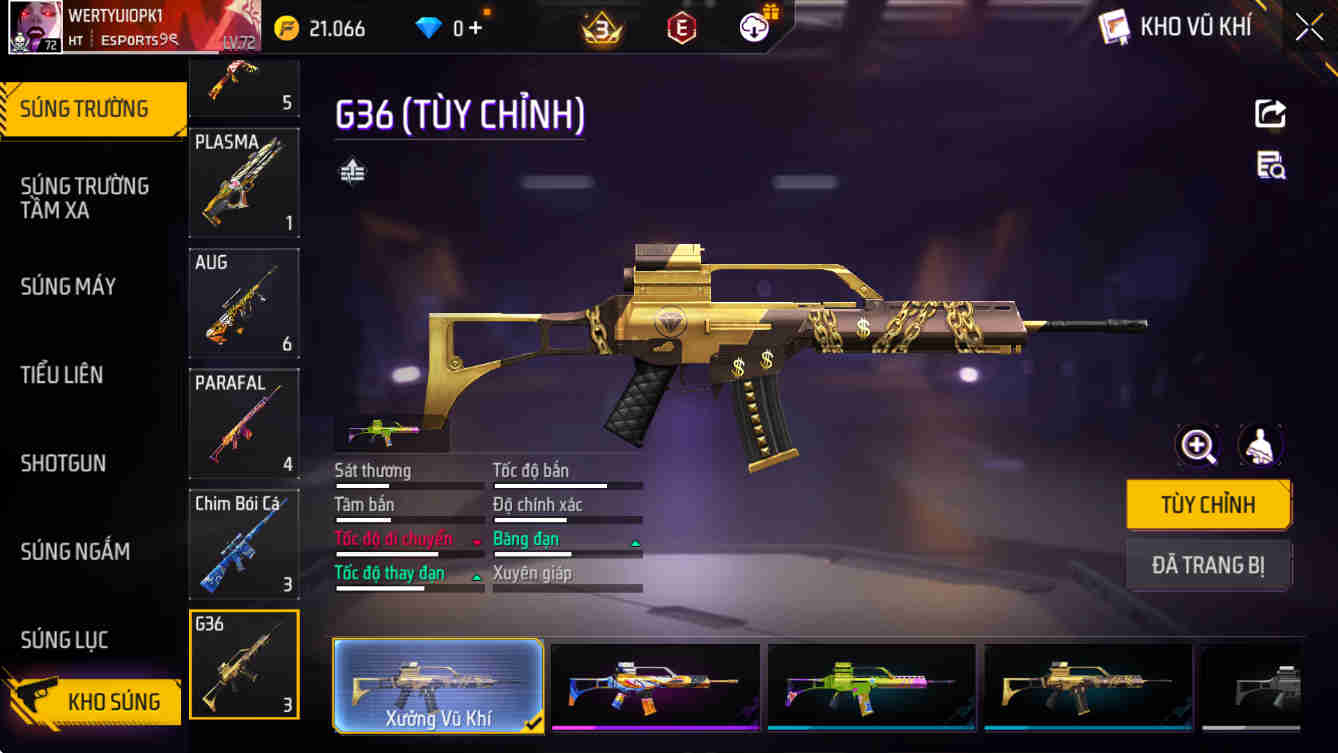The height and width of the screenshot is (753, 1338).
Task: Select the PLASMA weapon thumbnail
Action: [244, 183]
